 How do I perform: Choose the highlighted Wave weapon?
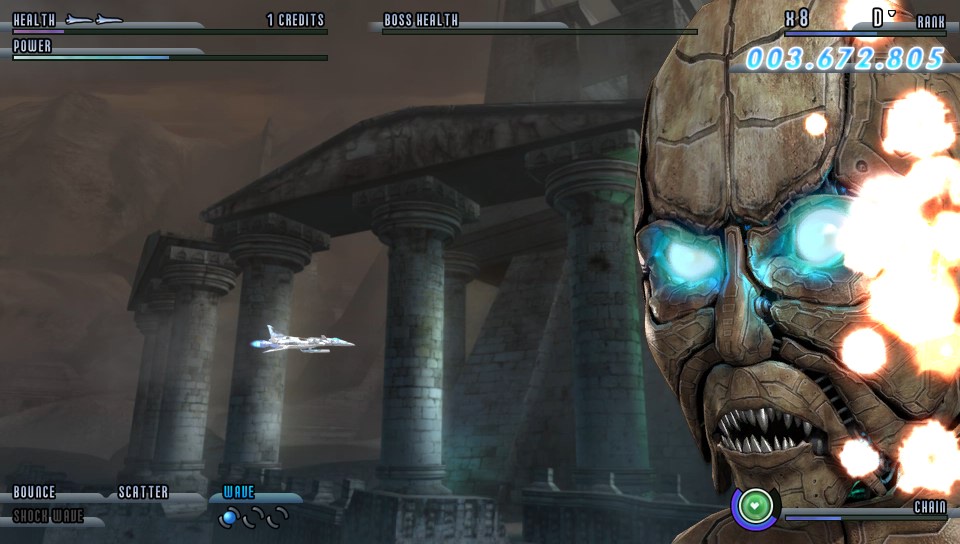click(x=239, y=493)
